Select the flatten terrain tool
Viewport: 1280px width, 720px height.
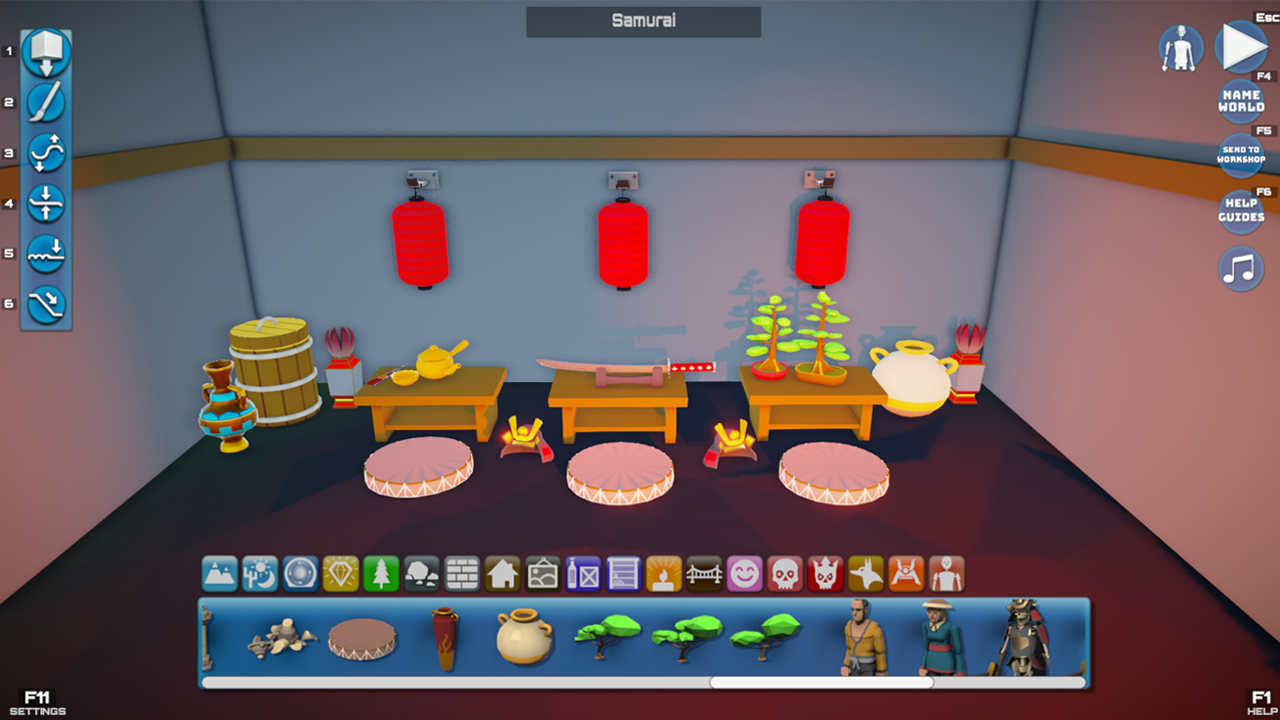tap(45, 203)
